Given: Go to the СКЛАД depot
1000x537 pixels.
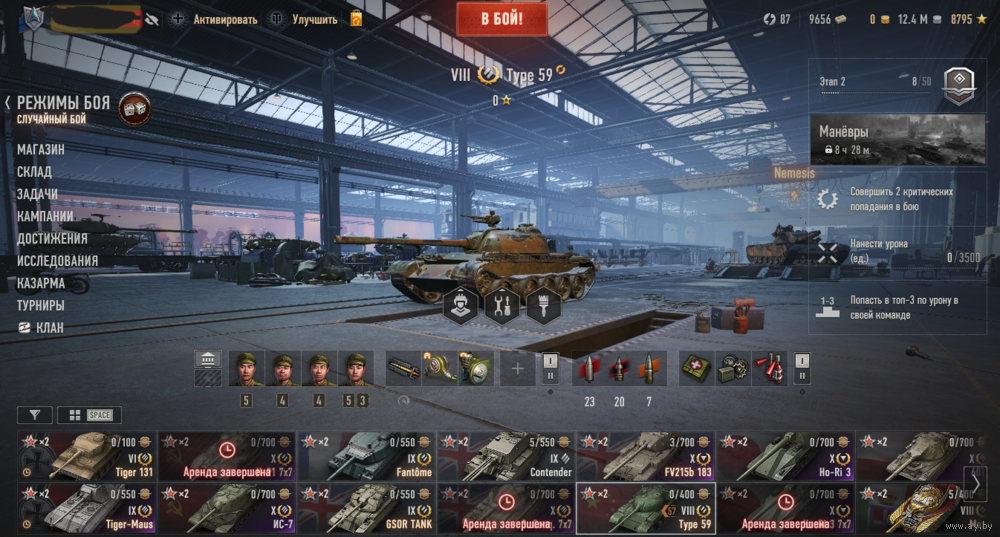Looking at the screenshot, I should (x=34, y=172).
